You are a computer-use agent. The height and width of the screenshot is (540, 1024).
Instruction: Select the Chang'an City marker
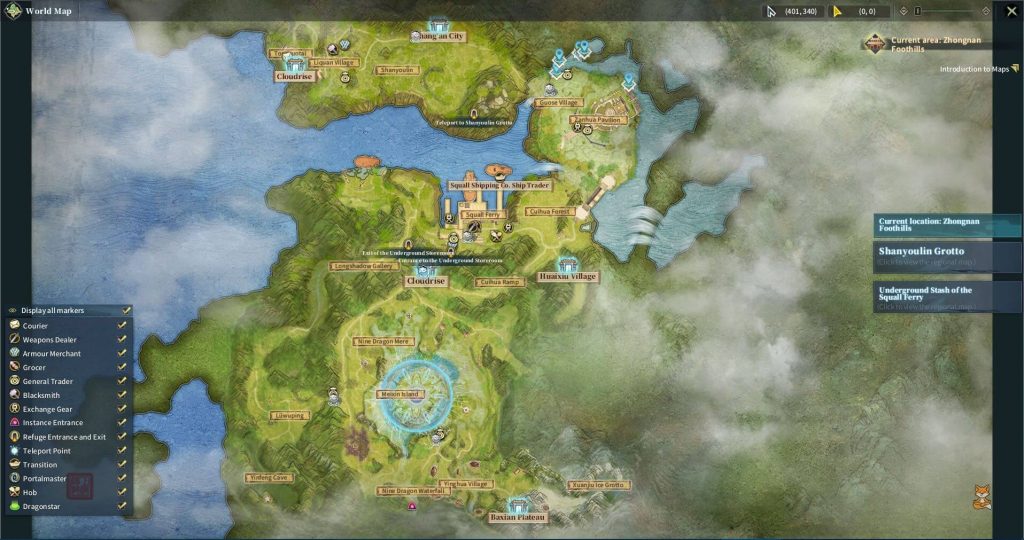pos(438,25)
